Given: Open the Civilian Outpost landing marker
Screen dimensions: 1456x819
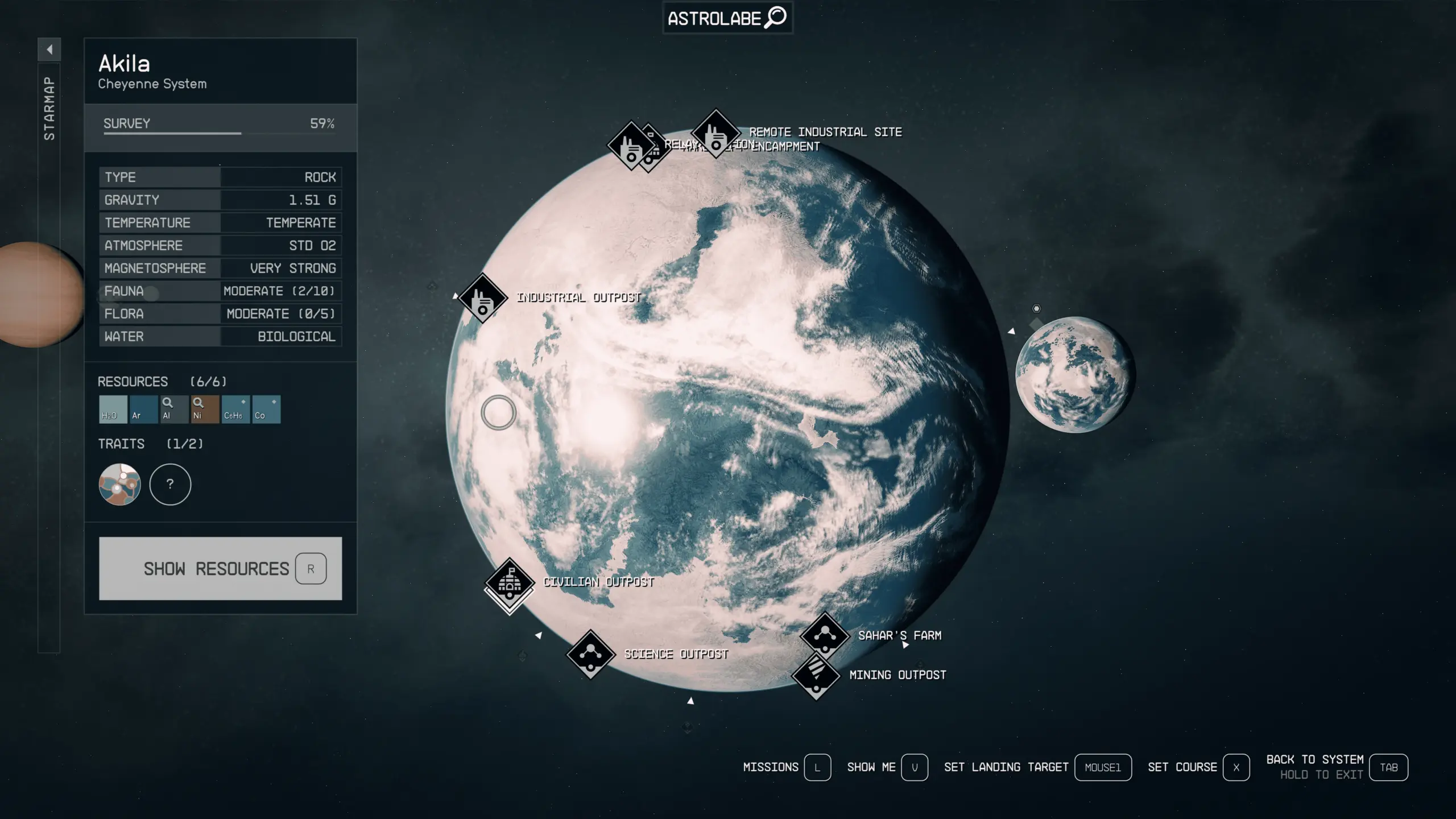Looking at the screenshot, I should (x=509, y=582).
